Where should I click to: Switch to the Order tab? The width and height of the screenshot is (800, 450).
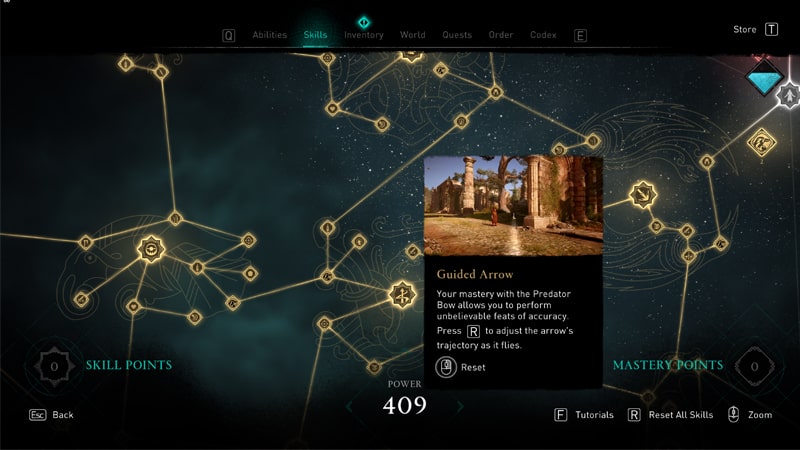[501, 35]
